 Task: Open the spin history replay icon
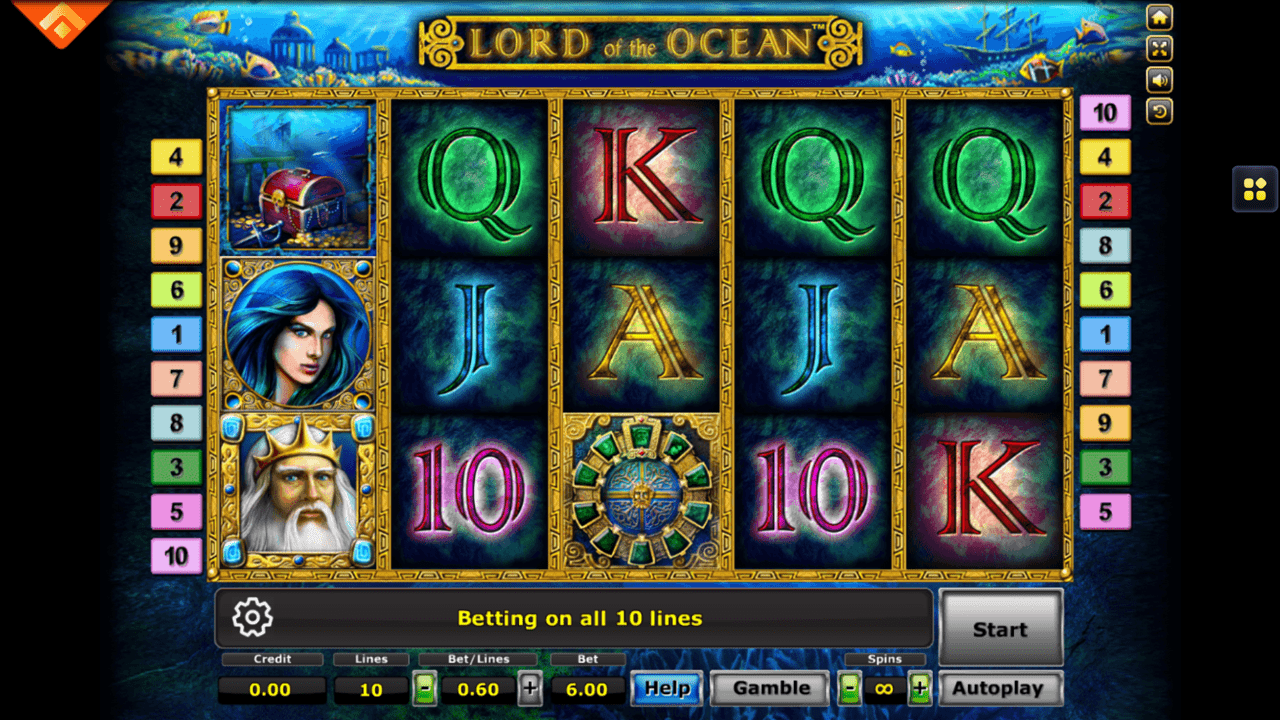(1158, 110)
